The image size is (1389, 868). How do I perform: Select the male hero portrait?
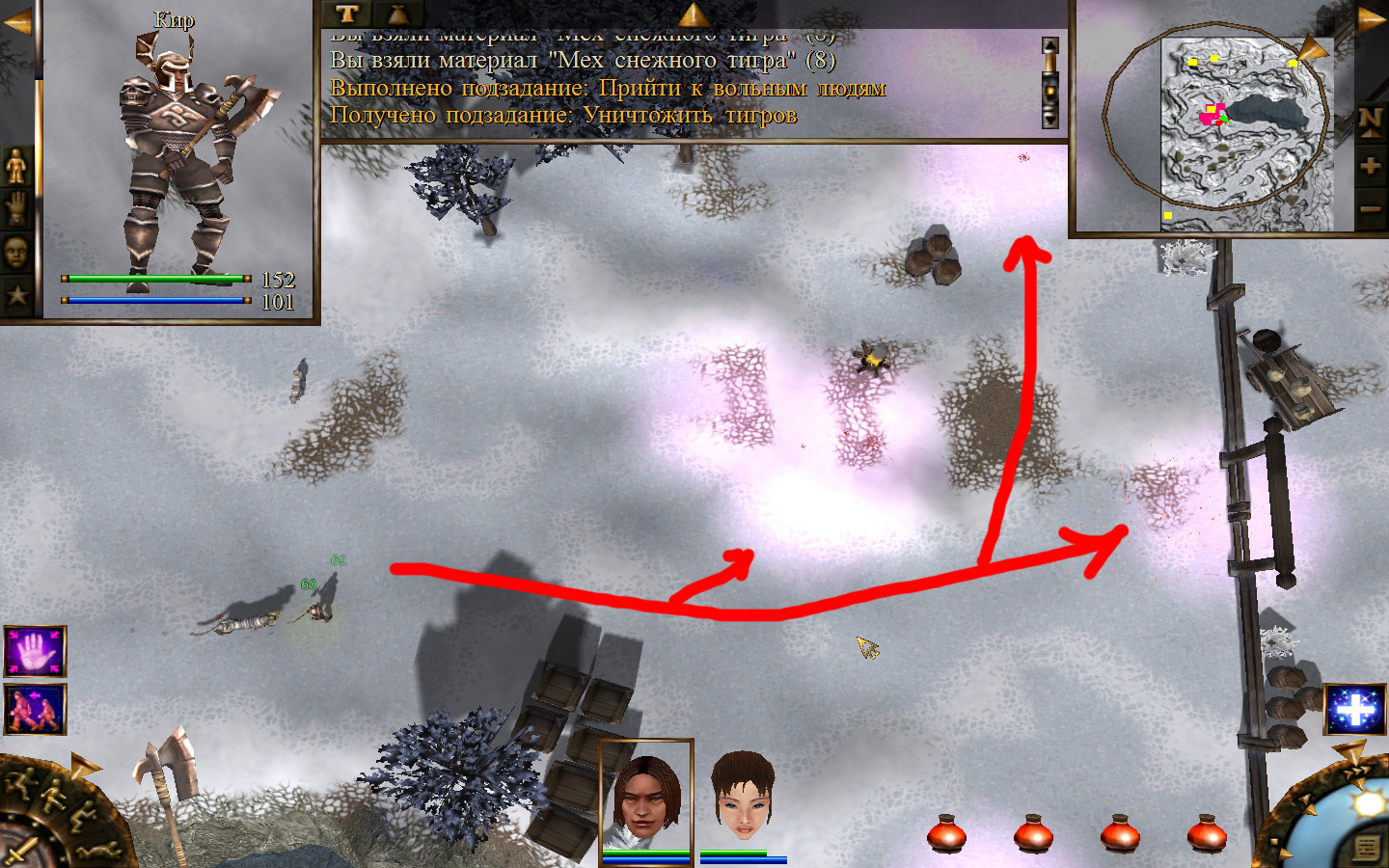point(646,799)
